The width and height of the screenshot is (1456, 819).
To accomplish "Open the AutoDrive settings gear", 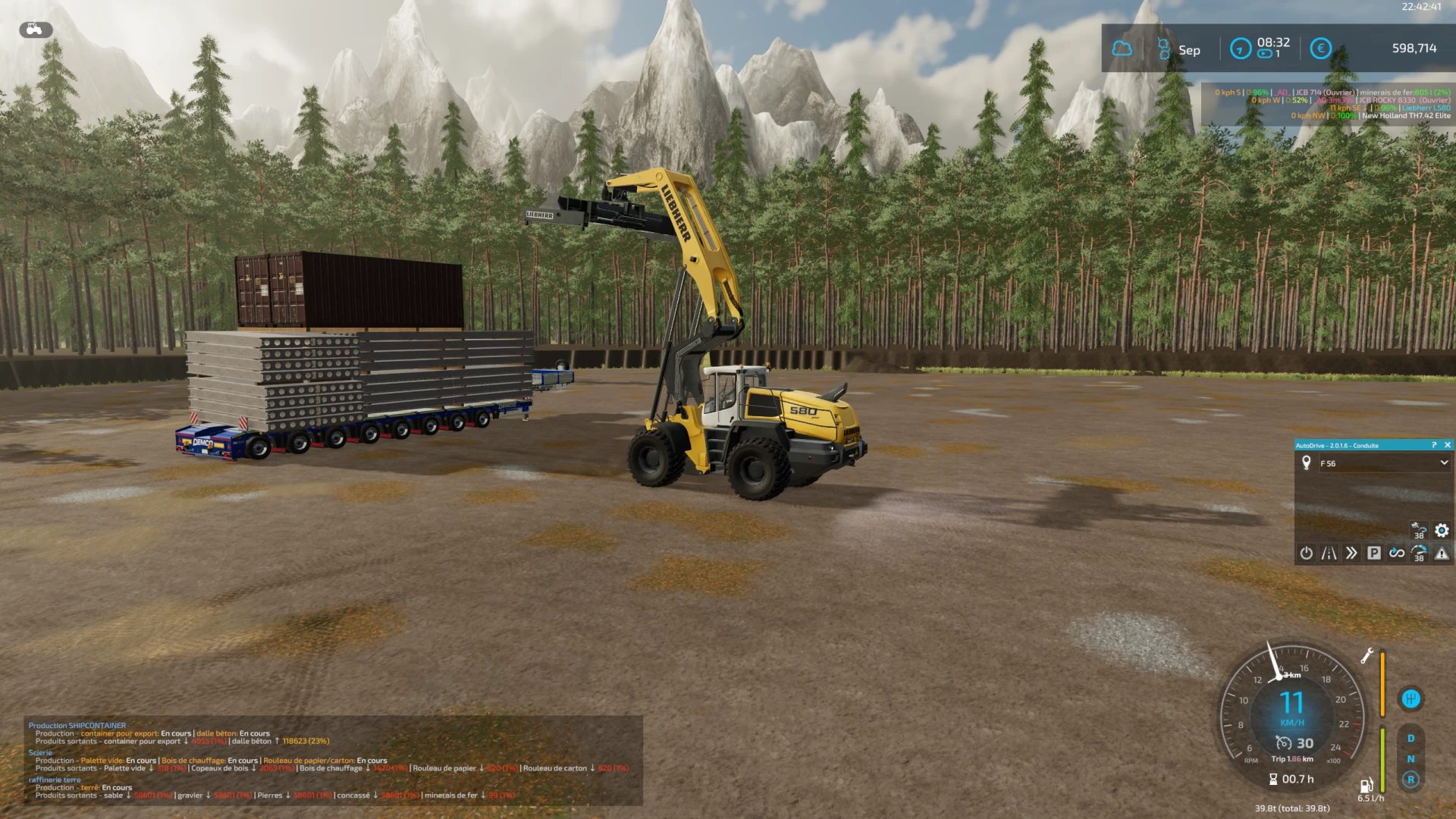I will tap(1442, 531).
